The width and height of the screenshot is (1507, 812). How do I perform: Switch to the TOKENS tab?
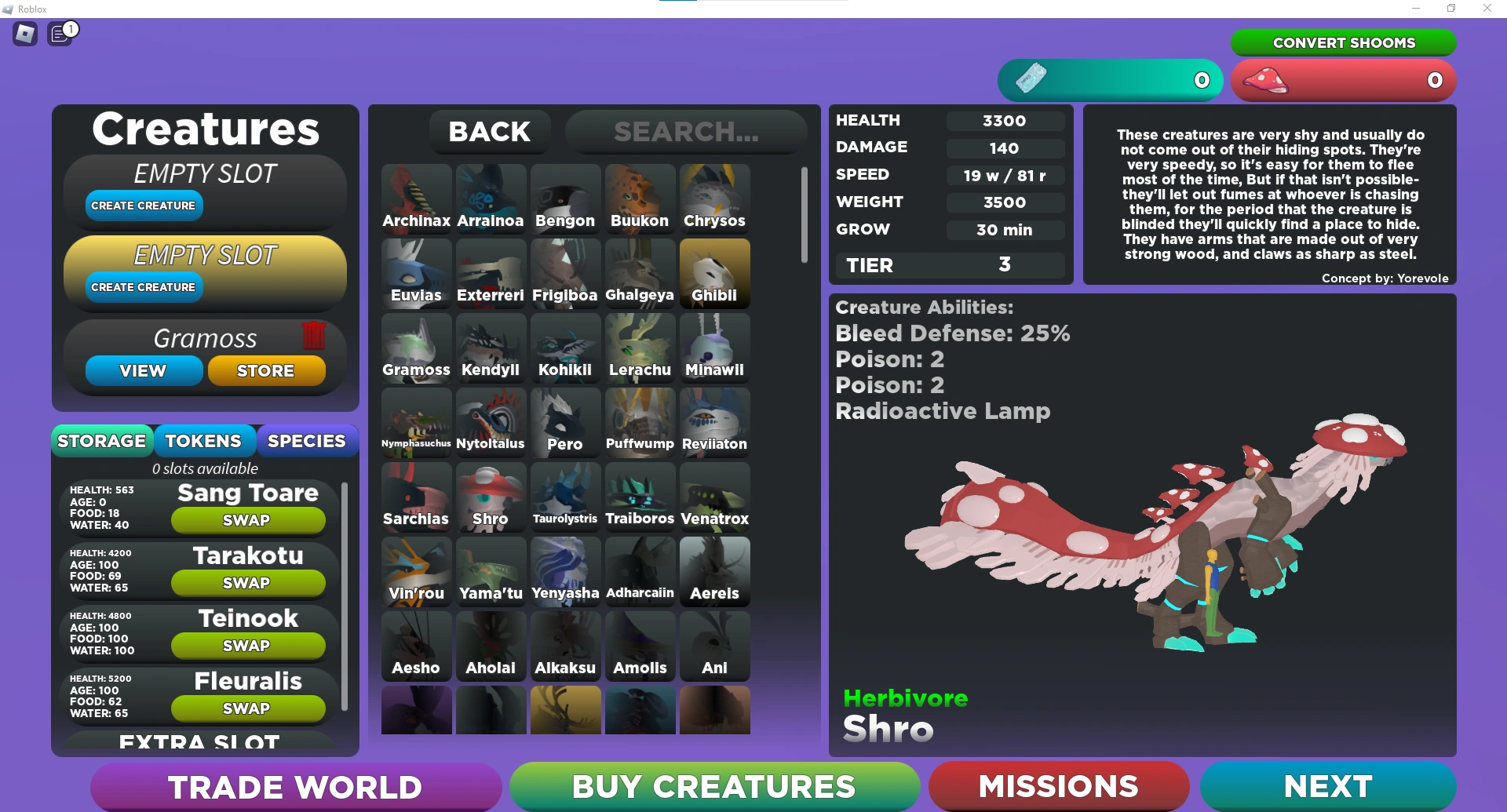pos(205,440)
